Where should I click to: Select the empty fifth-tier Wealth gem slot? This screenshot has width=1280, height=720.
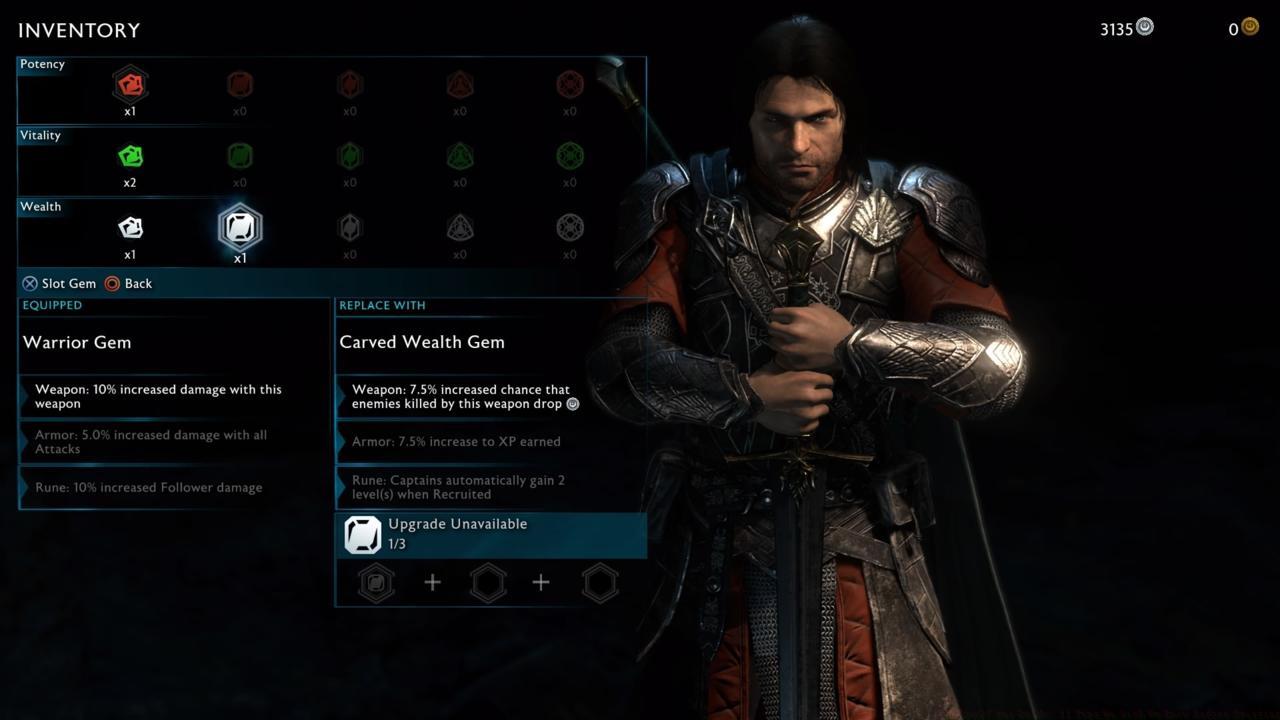[x=569, y=227]
